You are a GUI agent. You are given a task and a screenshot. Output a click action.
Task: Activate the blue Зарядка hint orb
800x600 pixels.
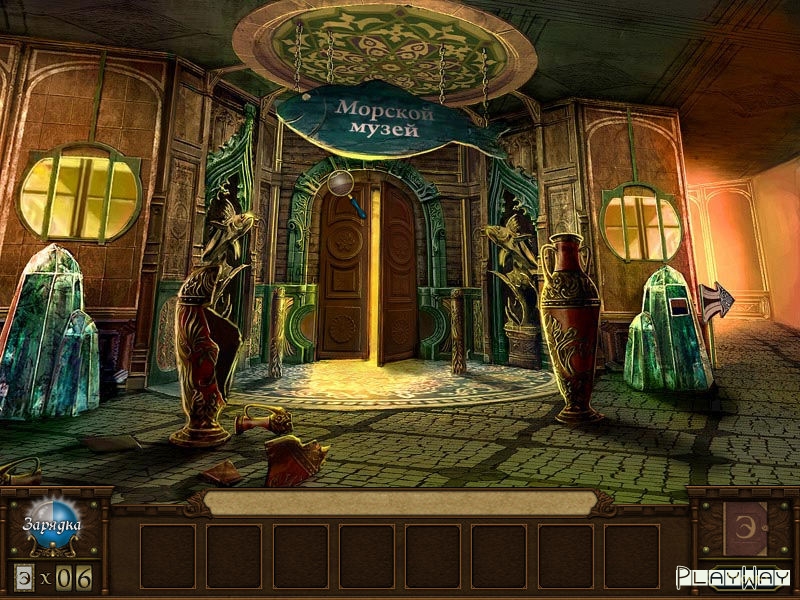tap(52, 525)
